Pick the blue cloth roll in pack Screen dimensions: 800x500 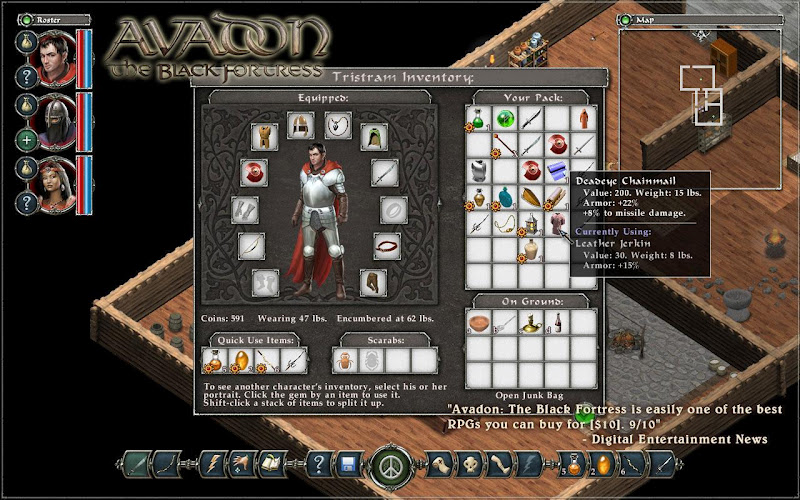556,172
